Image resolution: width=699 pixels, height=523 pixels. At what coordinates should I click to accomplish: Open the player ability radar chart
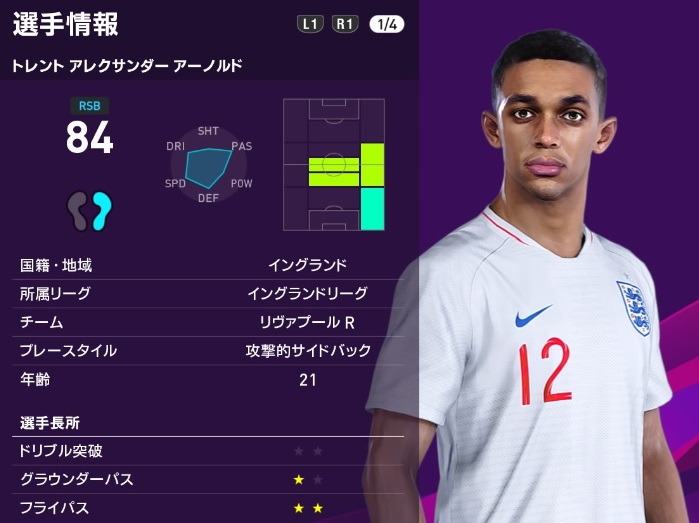tap(209, 165)
